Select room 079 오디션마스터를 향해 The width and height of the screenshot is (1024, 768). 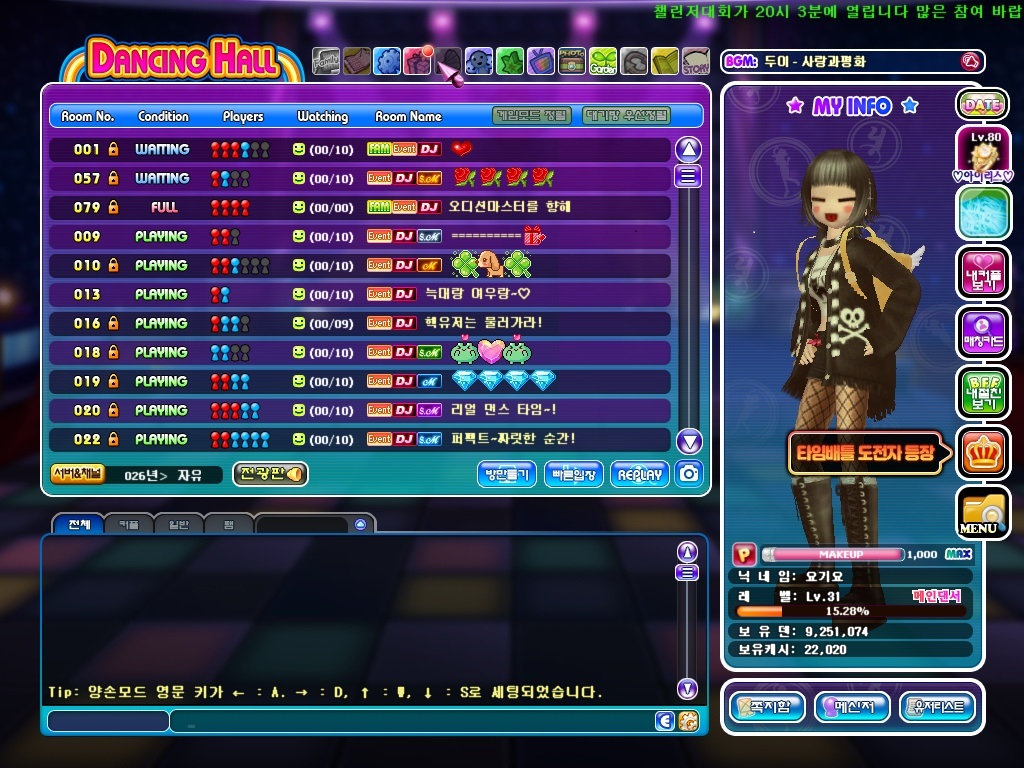(360, 207)
